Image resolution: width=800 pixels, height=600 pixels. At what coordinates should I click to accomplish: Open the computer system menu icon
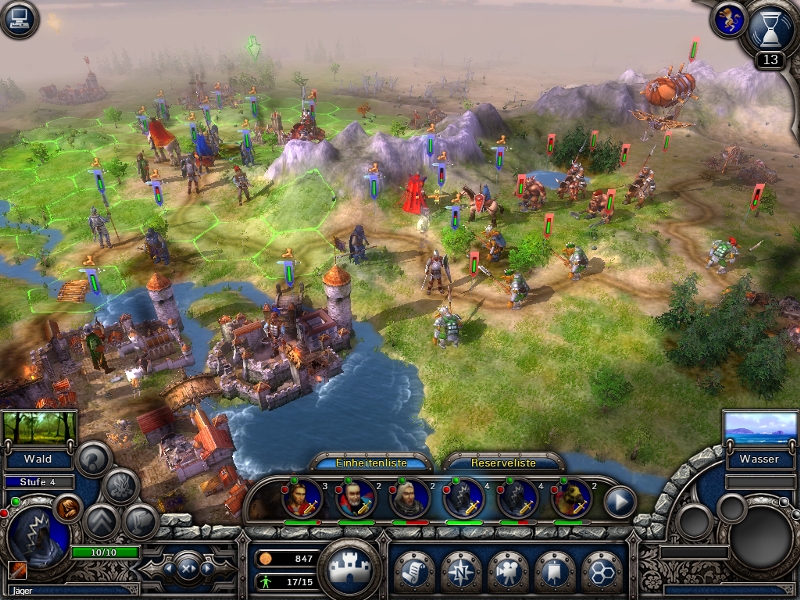click(x=18, y=18)
